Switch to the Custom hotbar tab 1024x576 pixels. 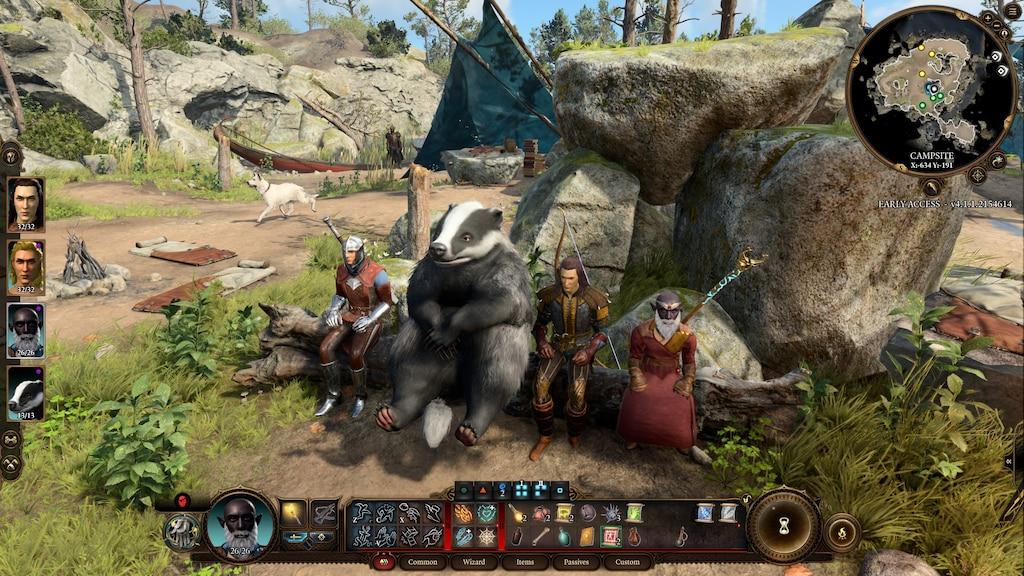pos(628,563)
